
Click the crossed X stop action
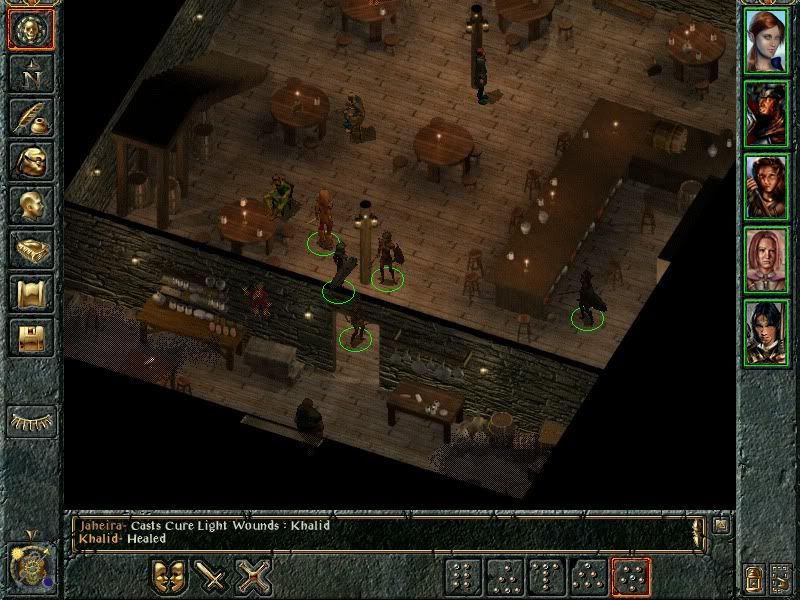tap(254, 577)
